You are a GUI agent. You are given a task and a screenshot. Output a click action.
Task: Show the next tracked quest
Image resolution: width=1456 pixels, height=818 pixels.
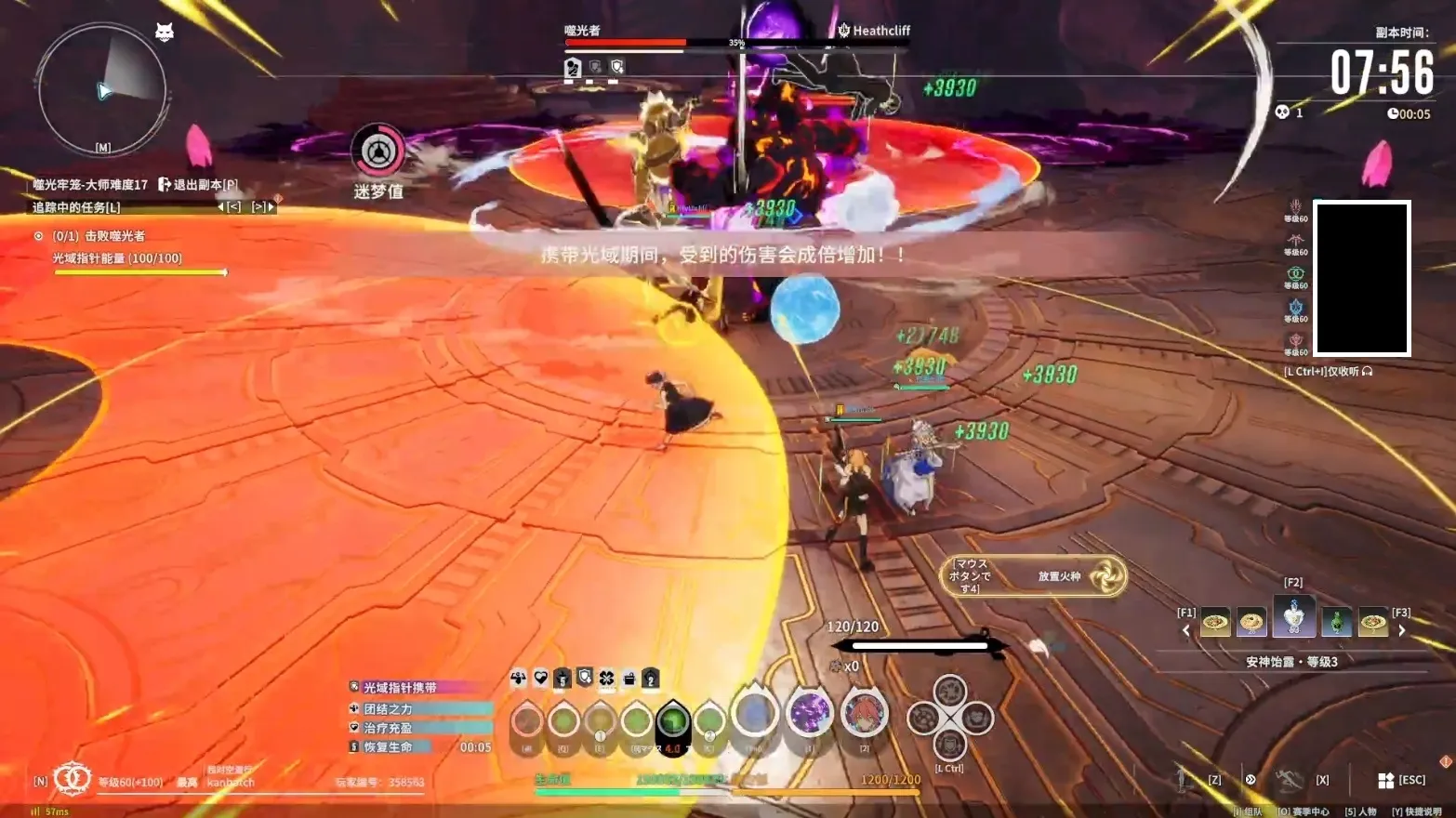coord(262,207)
